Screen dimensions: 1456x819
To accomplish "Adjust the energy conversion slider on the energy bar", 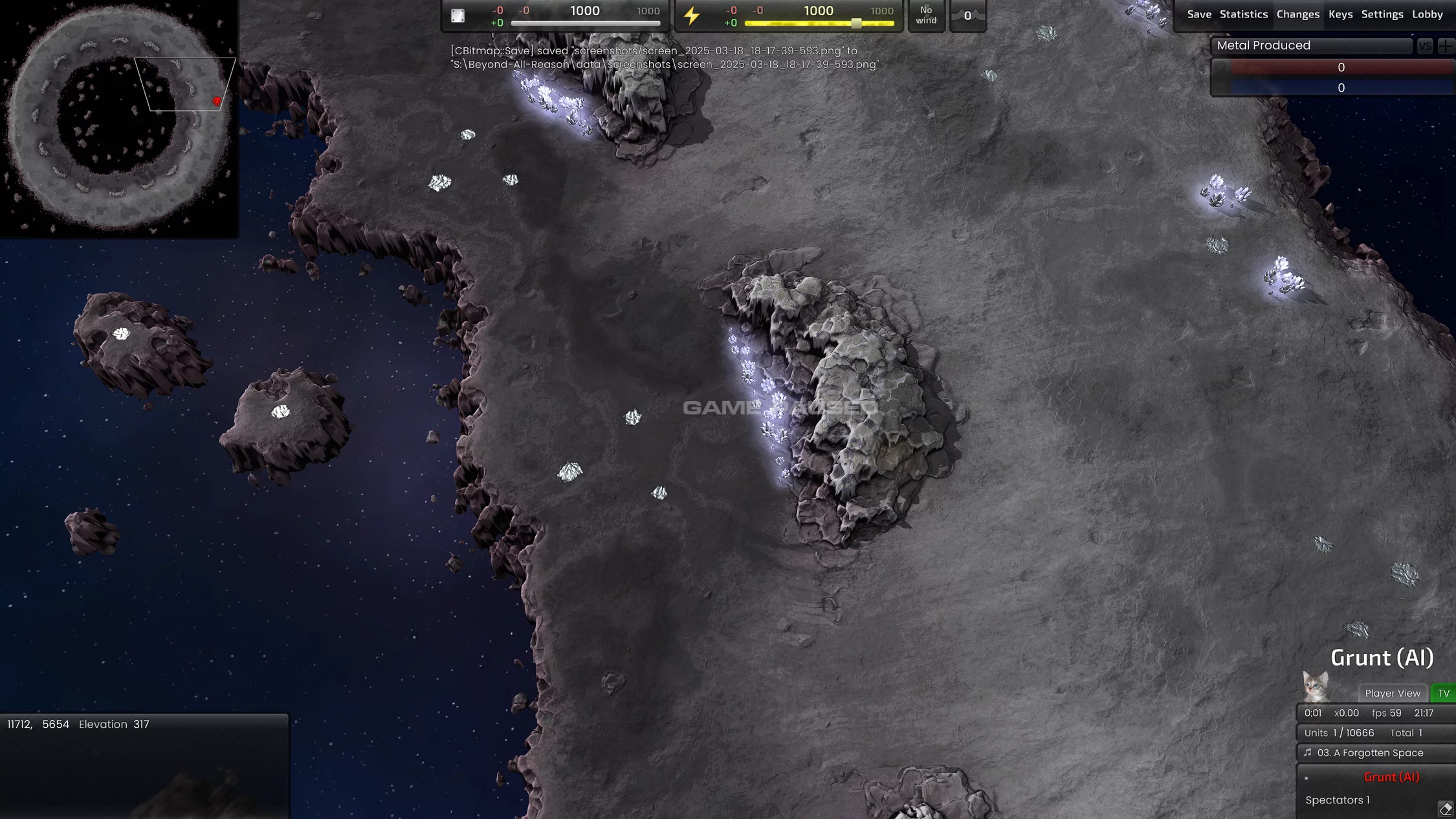I will click(856, 23).
